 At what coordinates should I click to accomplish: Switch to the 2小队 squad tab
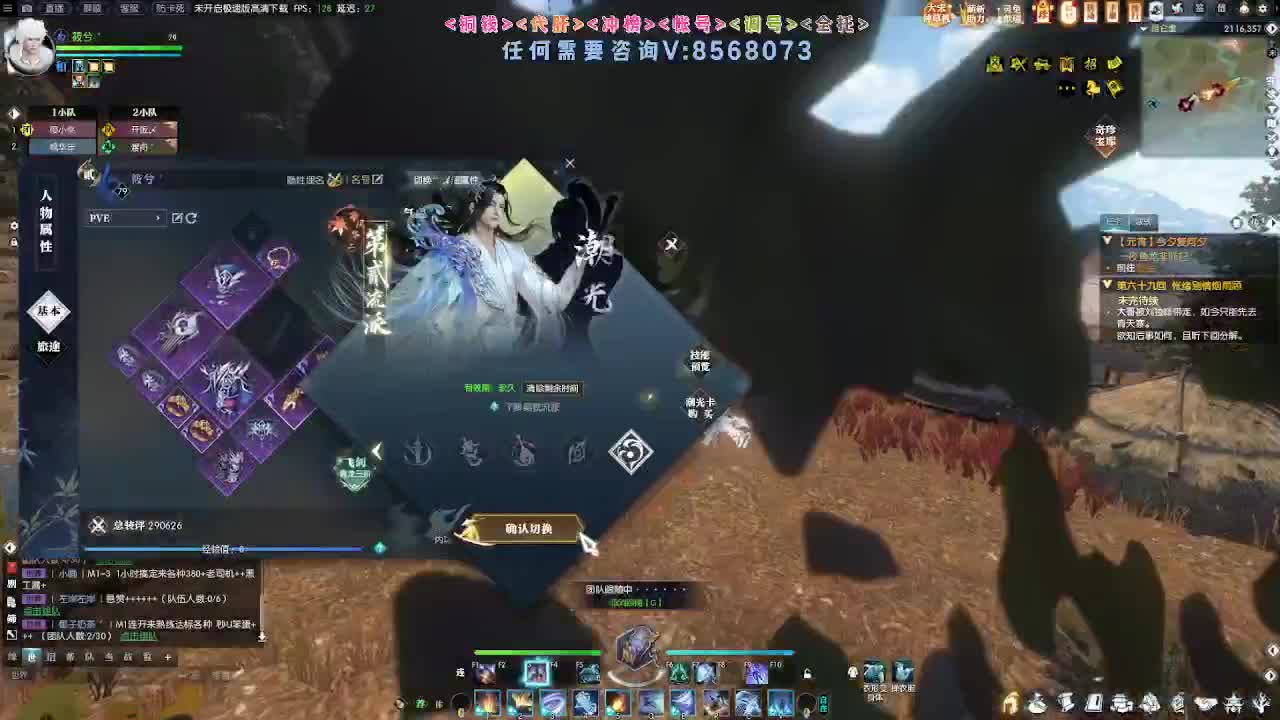click(x=145, y=111)
